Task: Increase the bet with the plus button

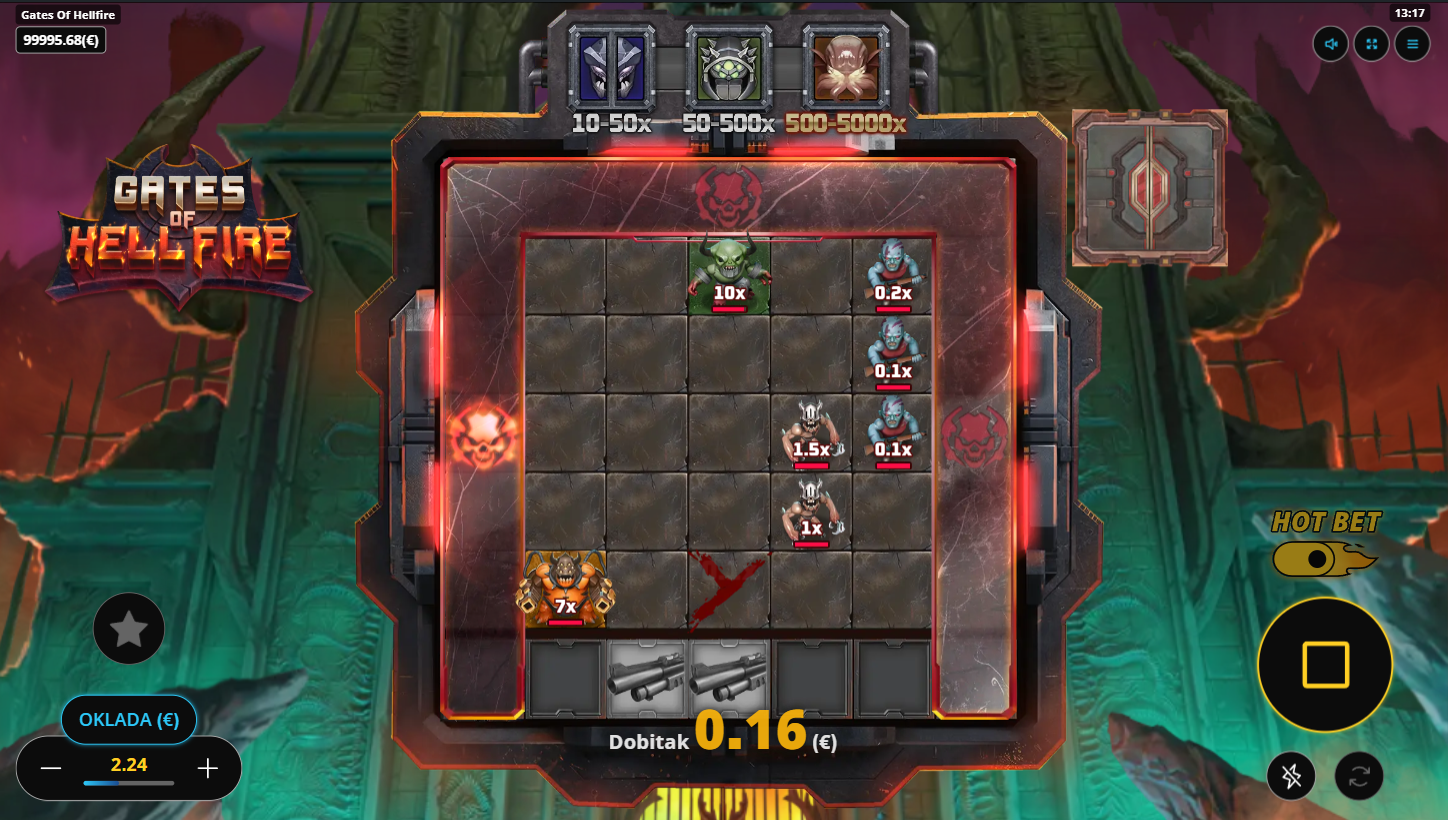Action: coord(208,768)
